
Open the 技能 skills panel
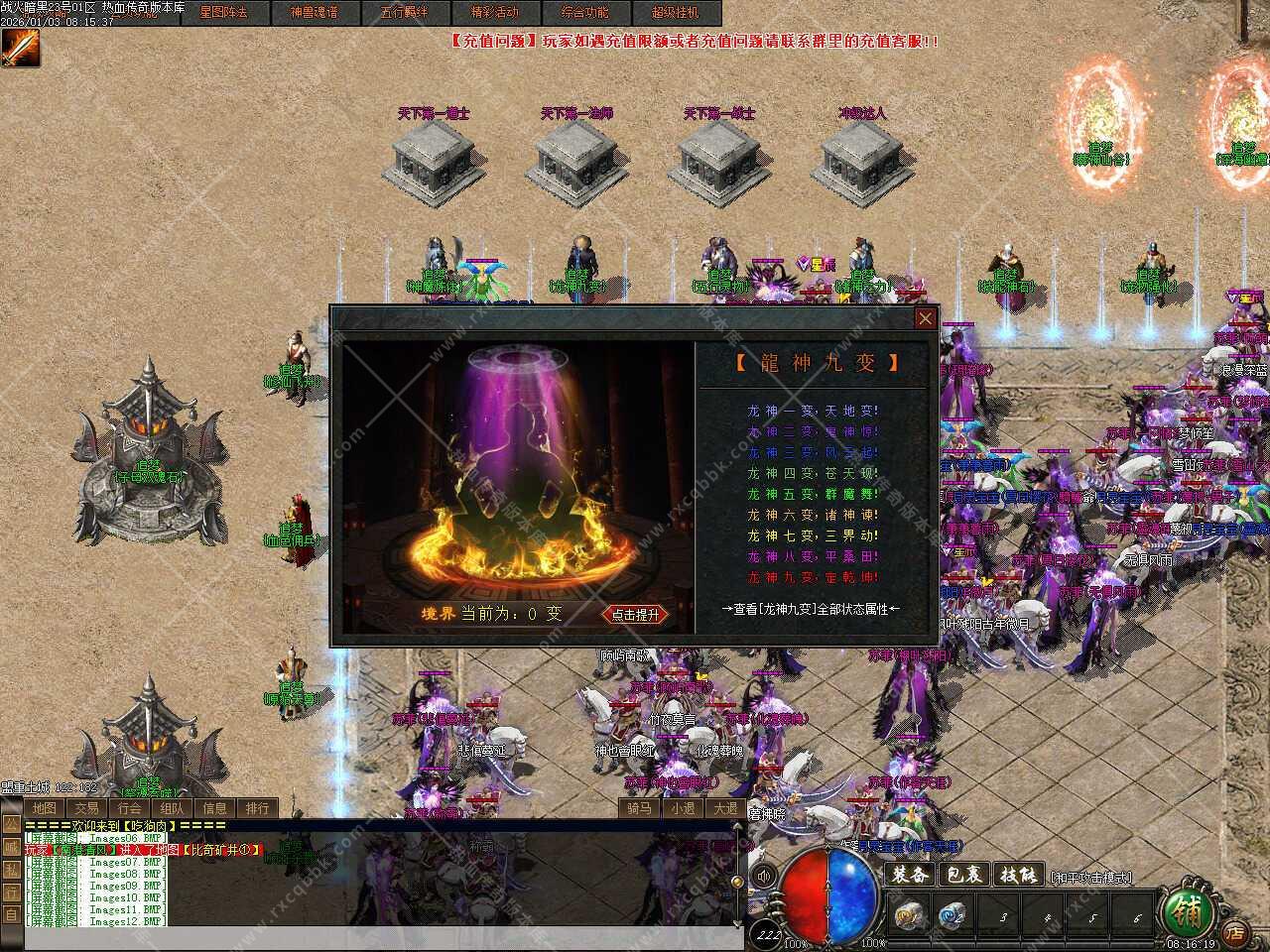(x=1018, y=875)
